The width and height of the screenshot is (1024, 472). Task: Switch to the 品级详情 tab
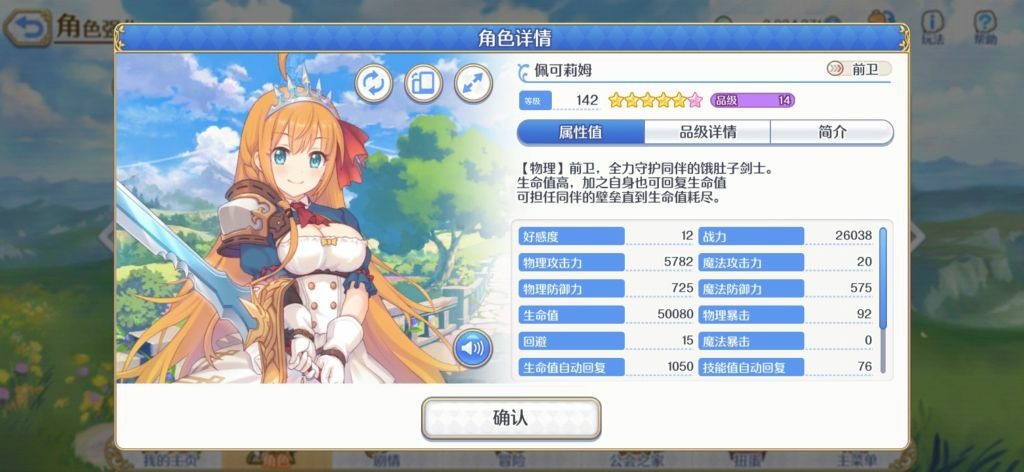pos(707,133)
